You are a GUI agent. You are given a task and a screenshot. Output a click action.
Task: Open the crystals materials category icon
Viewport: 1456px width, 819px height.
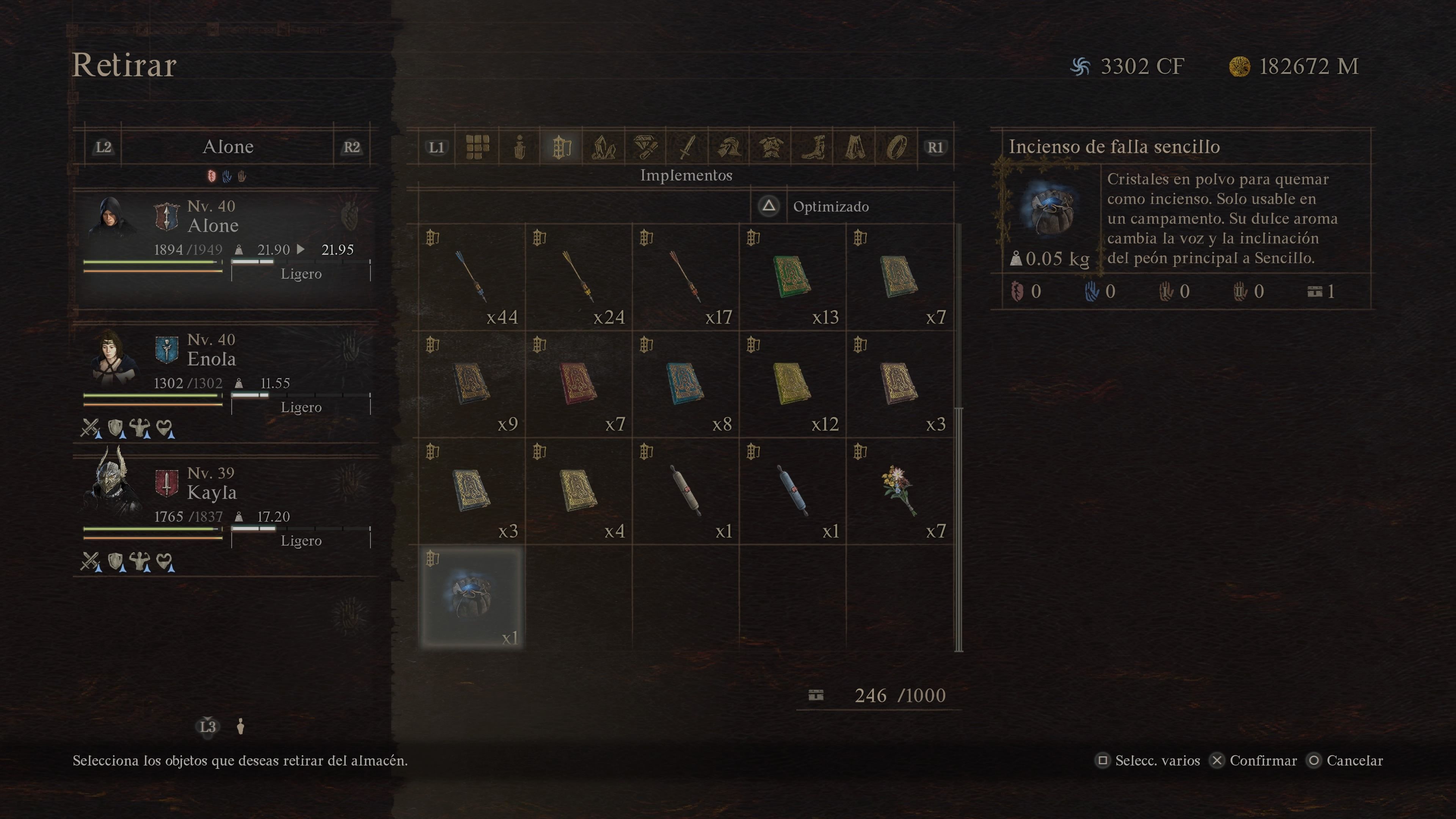pyautogui.click(x=602, y=147)
